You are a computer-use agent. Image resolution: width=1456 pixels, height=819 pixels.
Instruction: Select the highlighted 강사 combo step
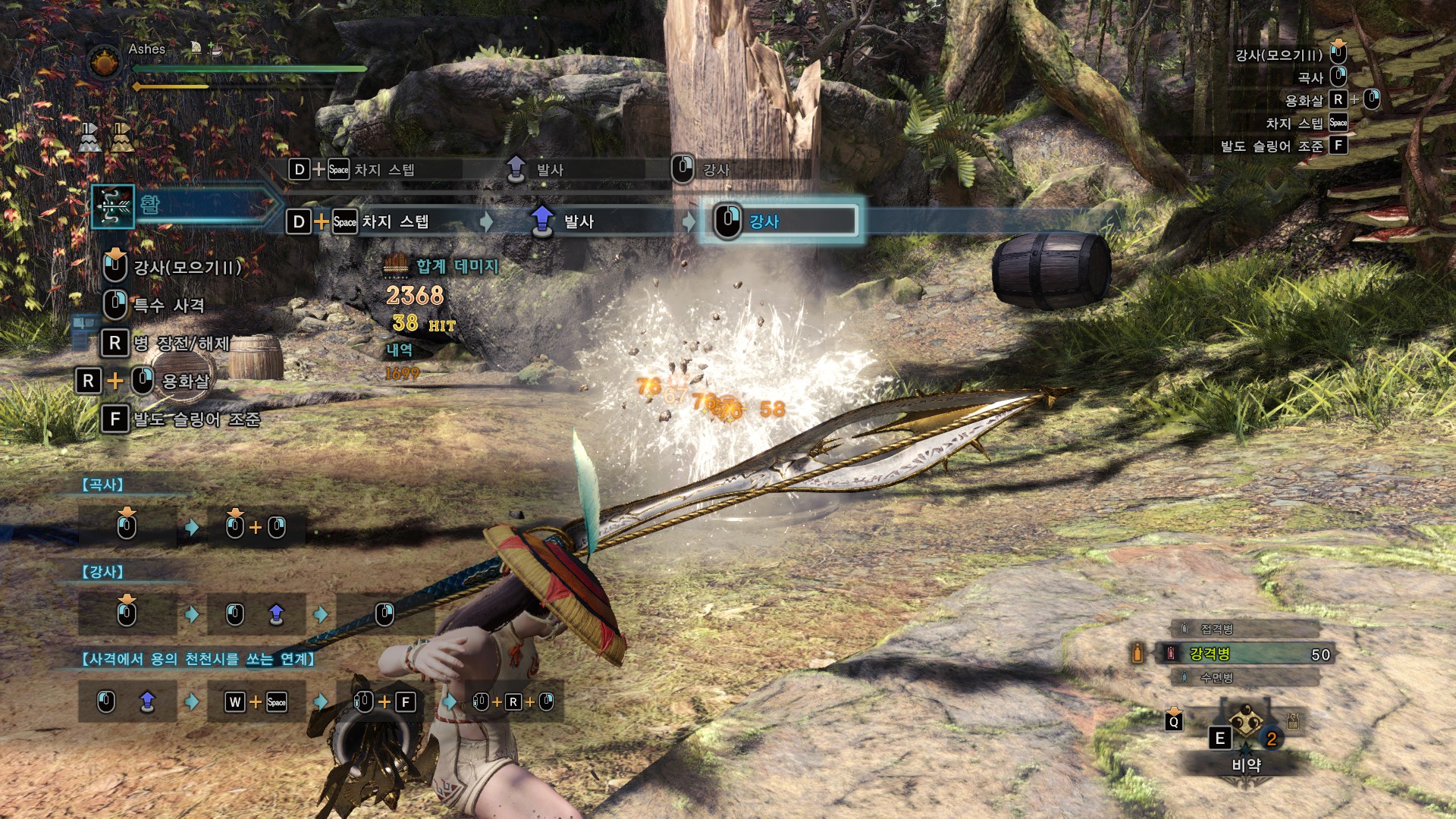click(x=781, y=221)
